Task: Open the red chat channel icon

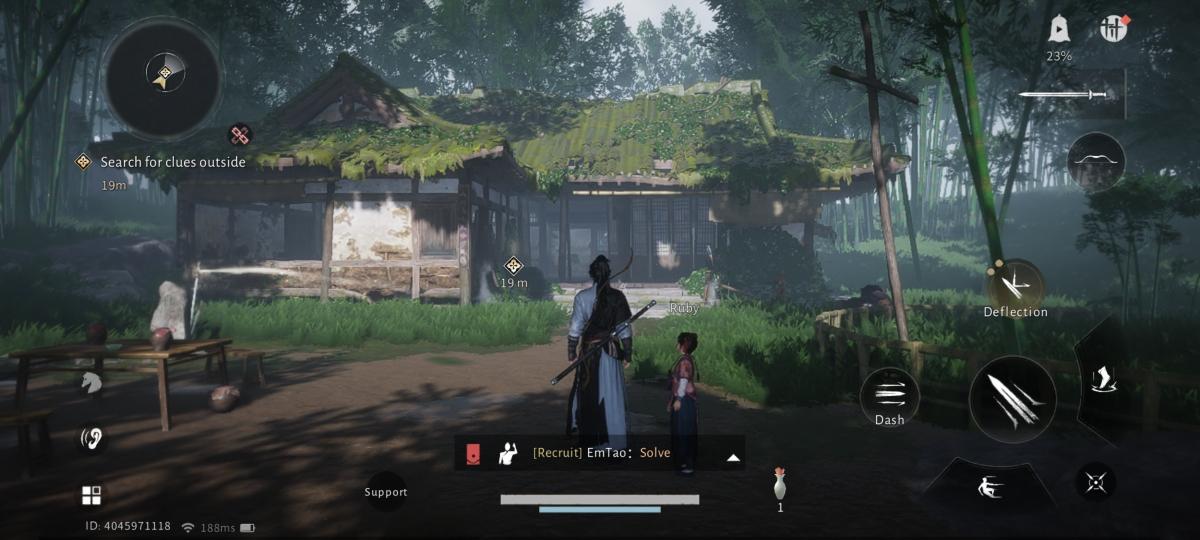Action: pyautogui.click(x=471, y=453)
